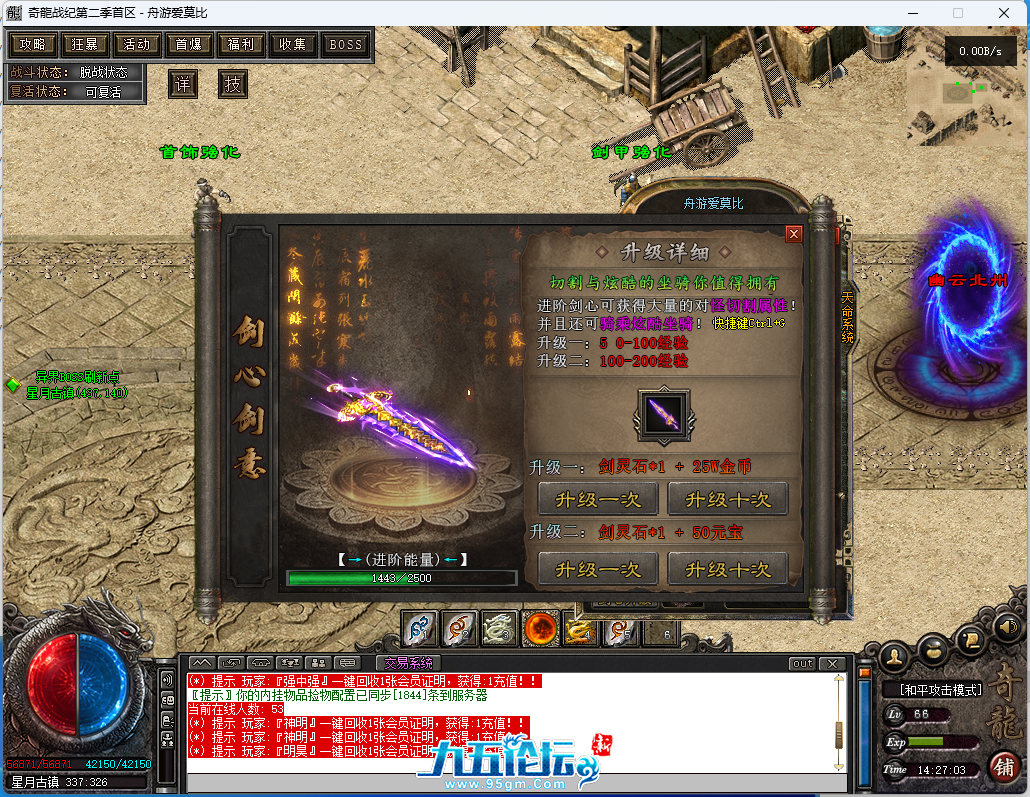Open the 攻略 guide menu
This screenshot has height=797, width=1030.
(x=33, y=45)
